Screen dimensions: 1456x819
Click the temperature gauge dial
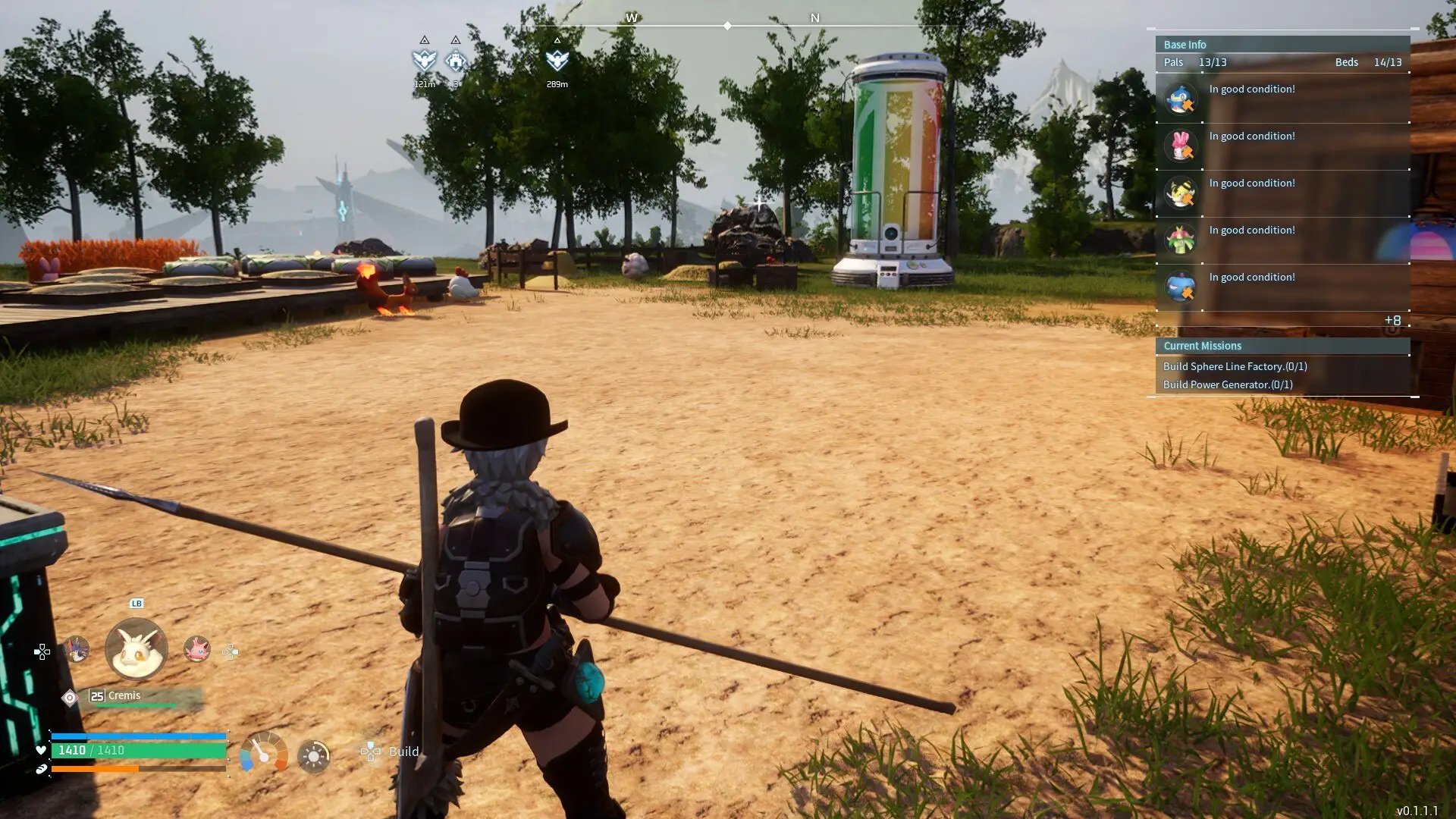coord(263,752)
